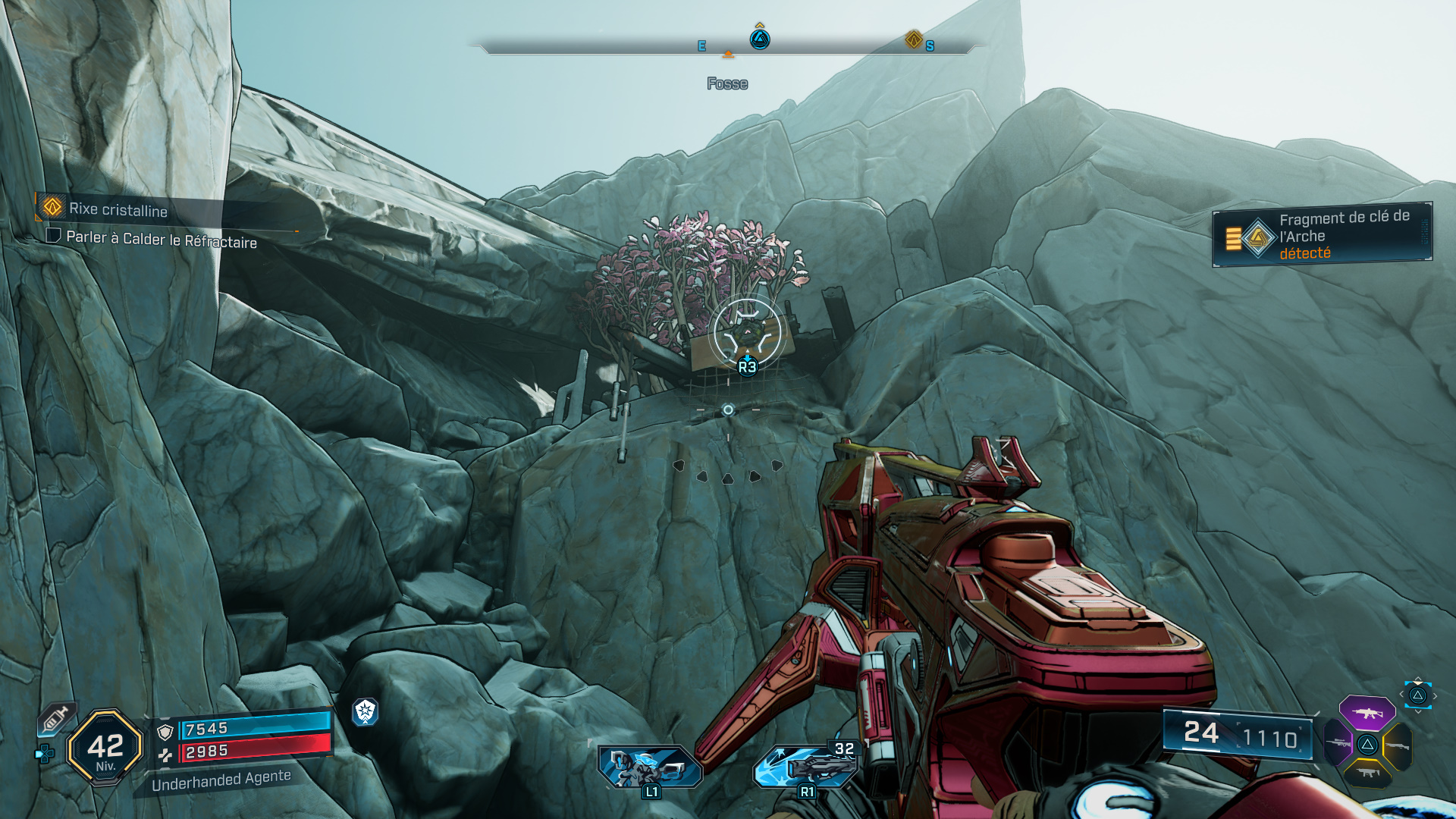Equip the shotgun from the weapon wheel
The image size is (1456, 819).
tap(1397, 746)
